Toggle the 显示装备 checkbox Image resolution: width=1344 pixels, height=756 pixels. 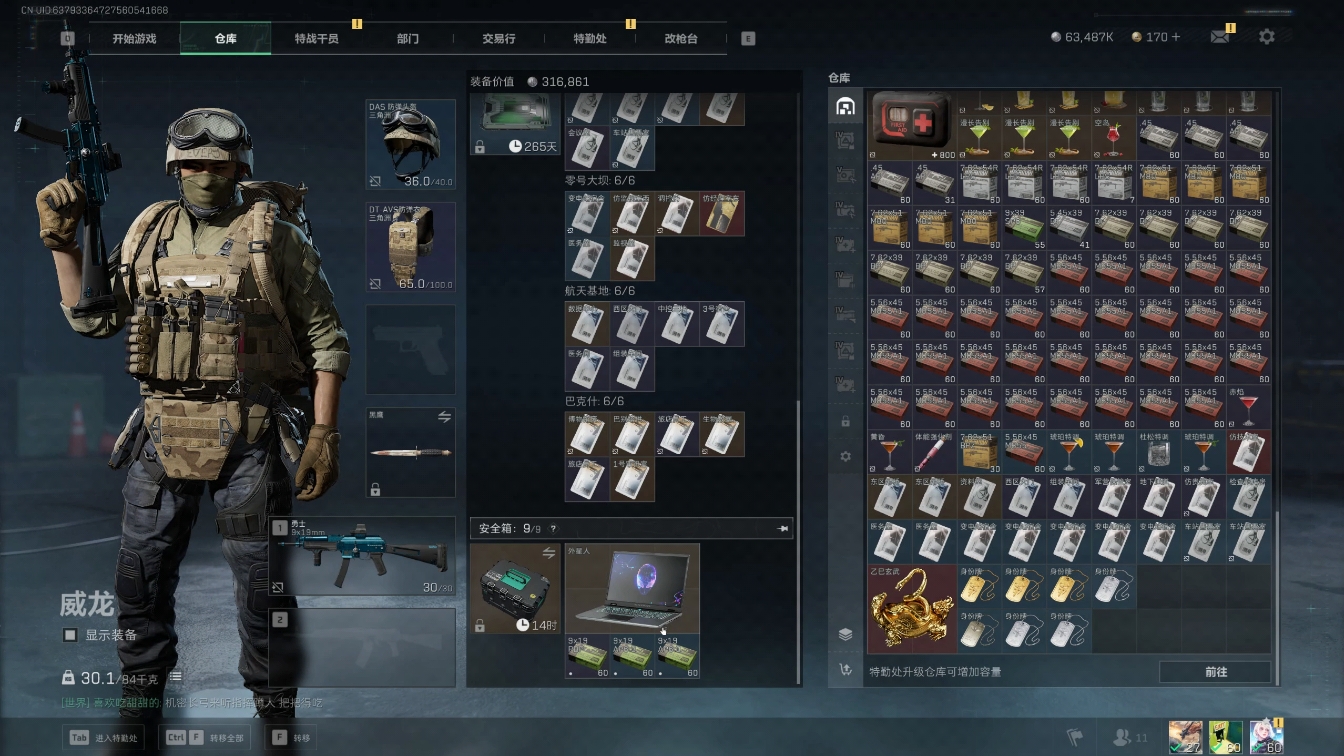coord(70,635)
